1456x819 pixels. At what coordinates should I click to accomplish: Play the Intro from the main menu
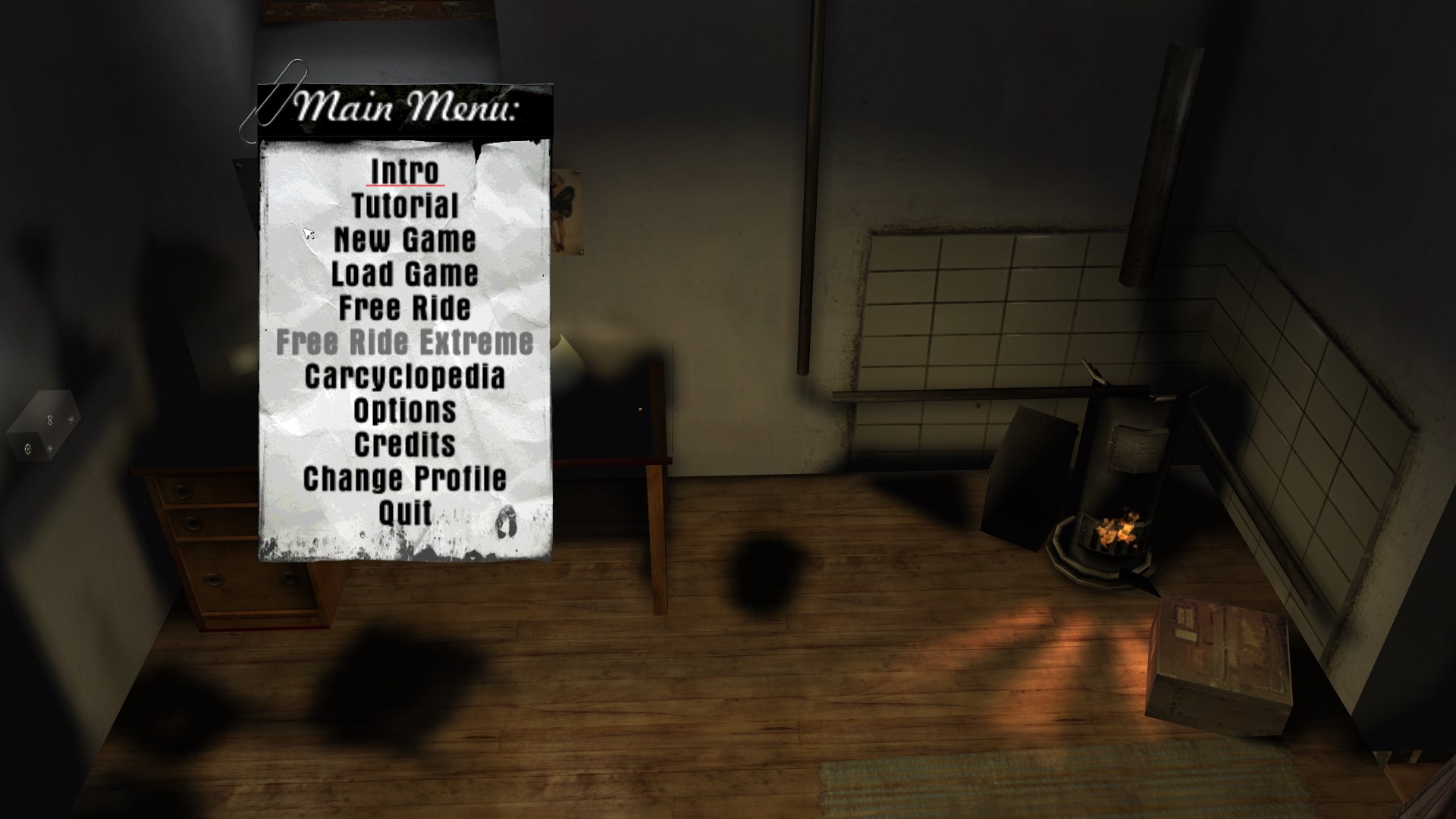(404, 172)
